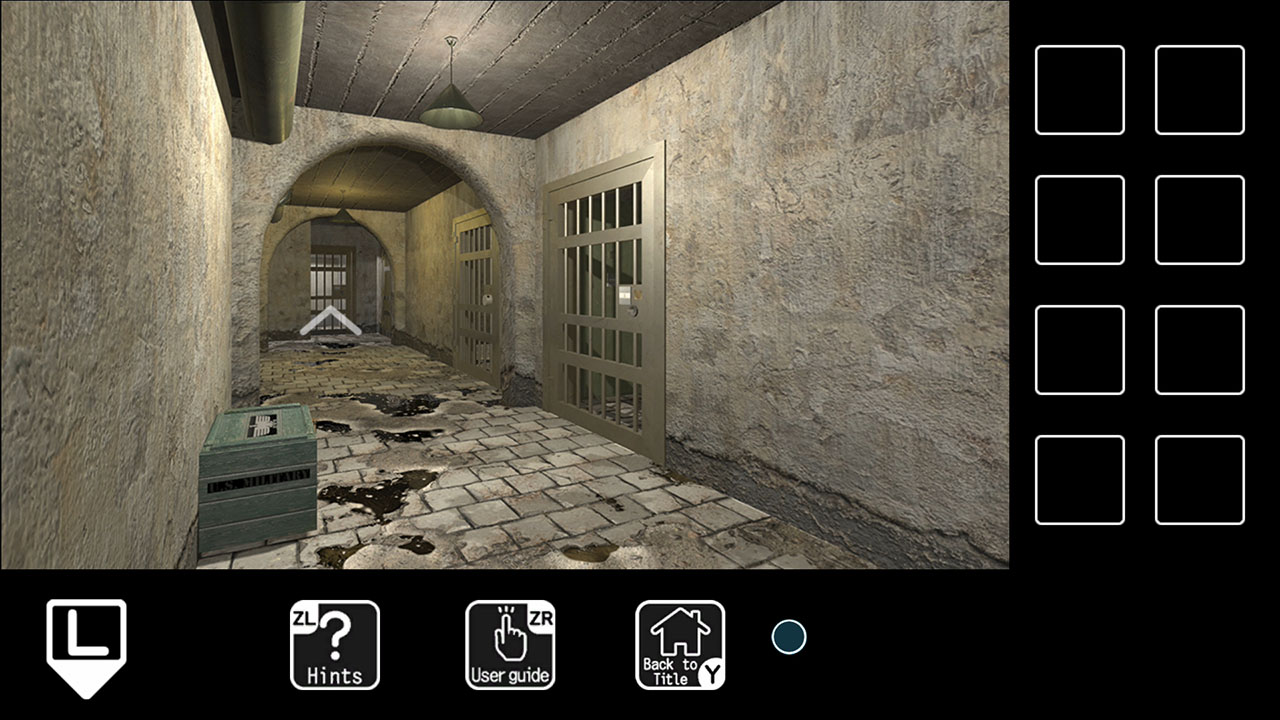Click the tapping hand icon for User guide
The width and height of the screenshot is (1280, 720).
coord(510,635)
